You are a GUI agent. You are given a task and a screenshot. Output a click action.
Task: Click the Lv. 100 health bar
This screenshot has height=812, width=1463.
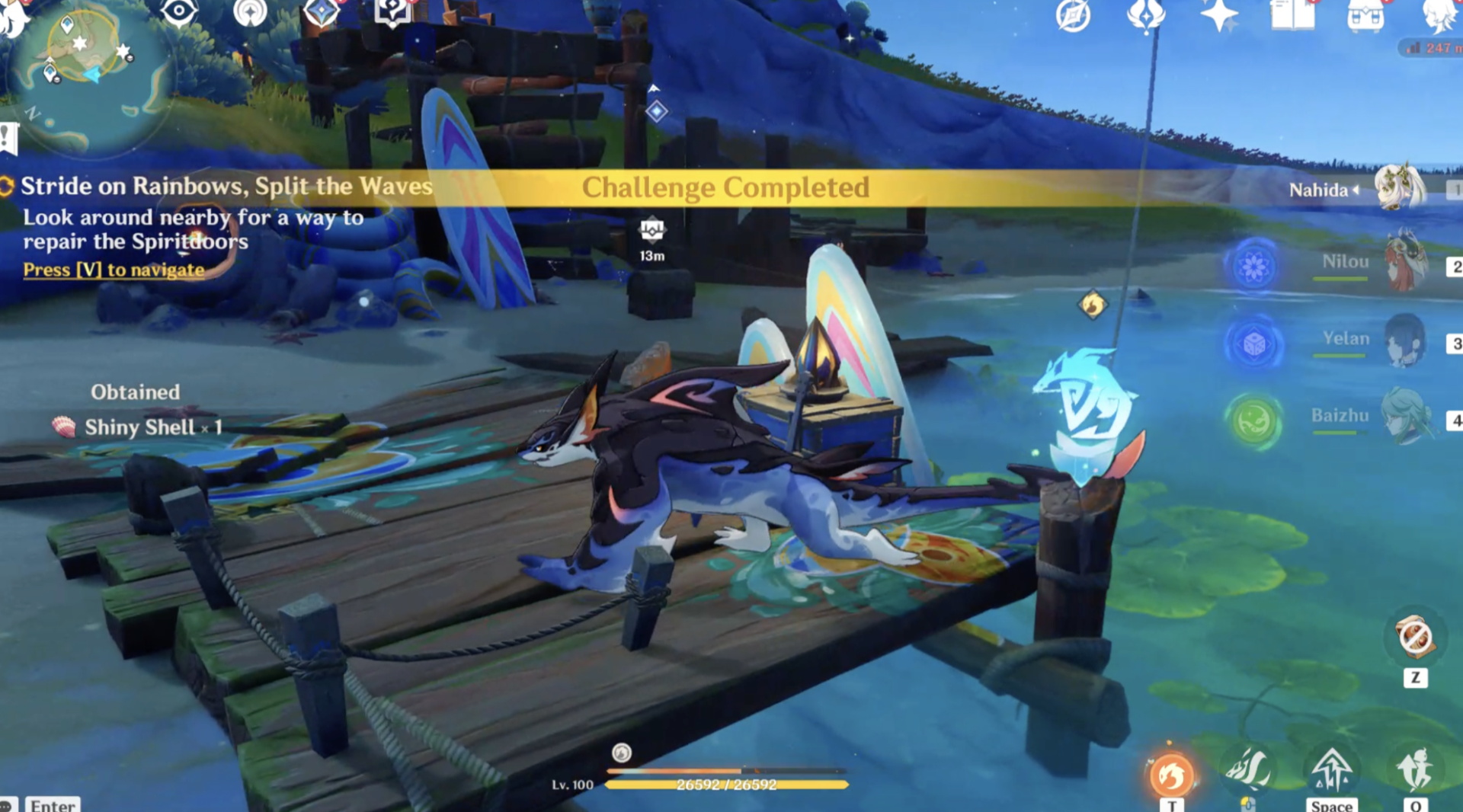pos(728,785)
